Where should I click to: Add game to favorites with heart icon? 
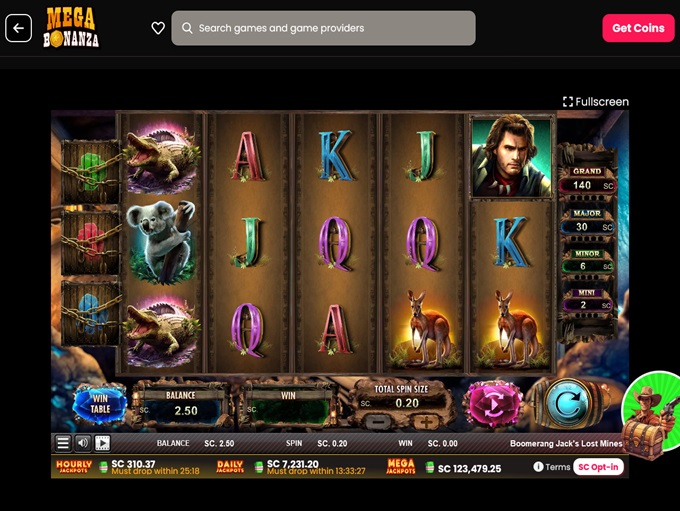coord(158,28)
